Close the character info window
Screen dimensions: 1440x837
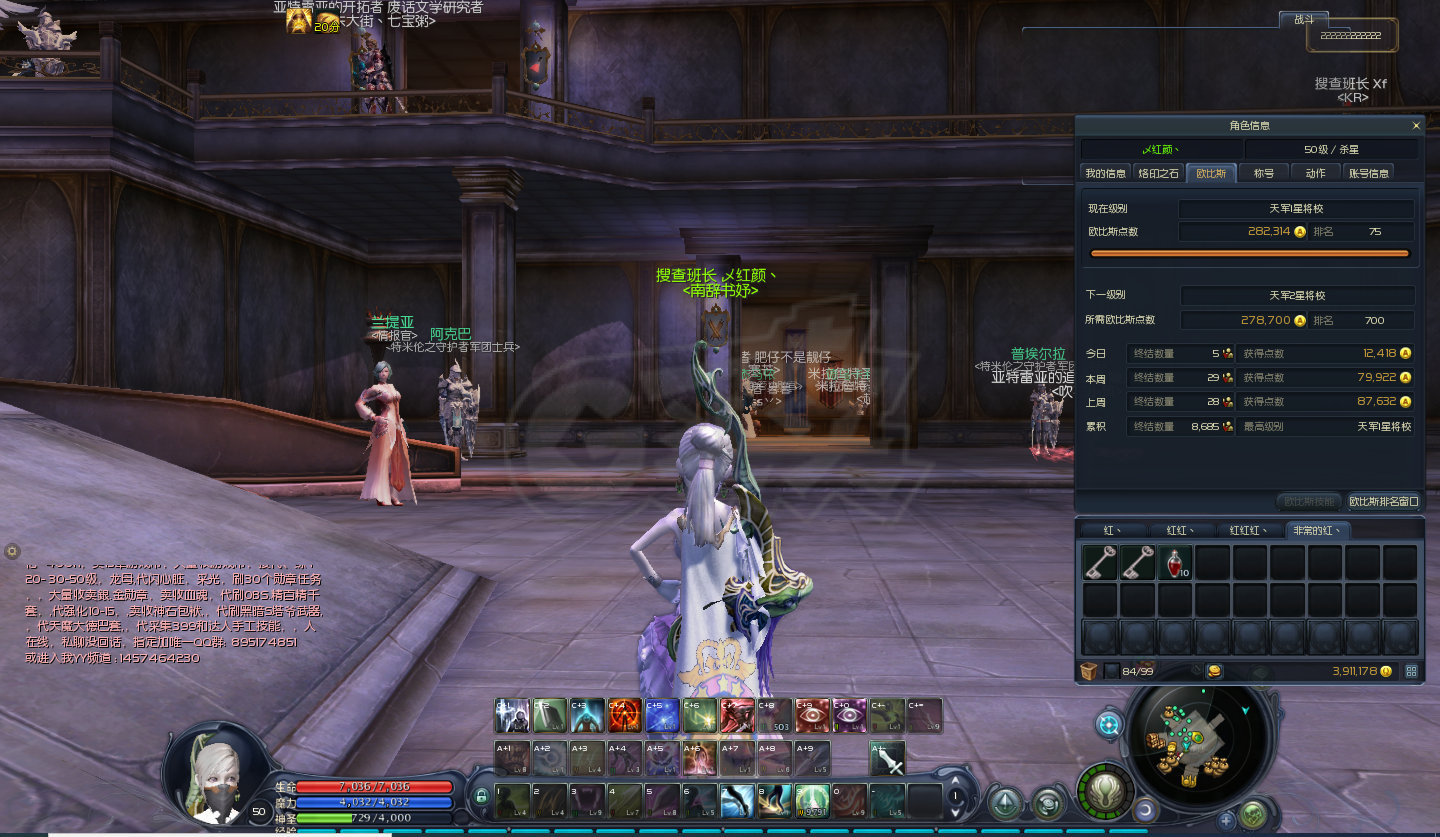[1416, 126]
